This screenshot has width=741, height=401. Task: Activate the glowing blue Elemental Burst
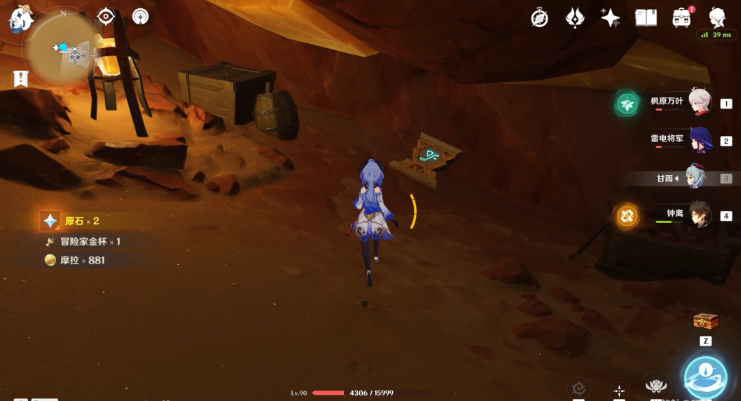point(704,377)
